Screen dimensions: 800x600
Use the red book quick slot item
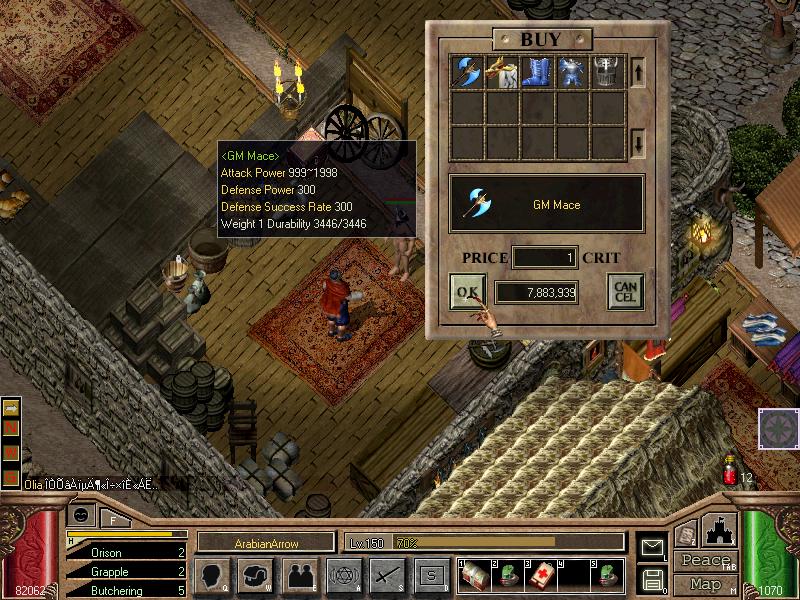coord(539,575)
